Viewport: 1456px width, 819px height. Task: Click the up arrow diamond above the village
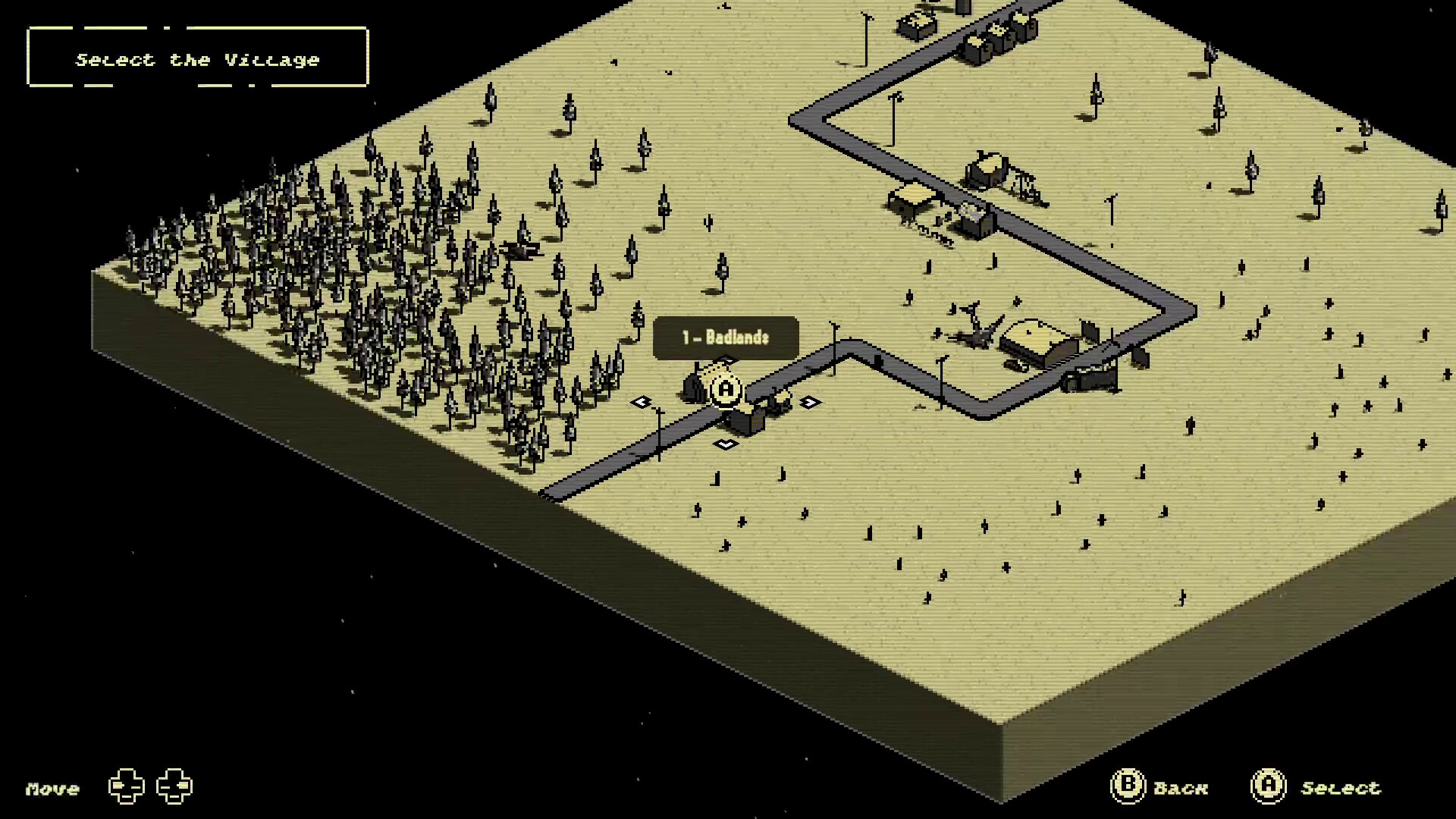click(724, 359)
